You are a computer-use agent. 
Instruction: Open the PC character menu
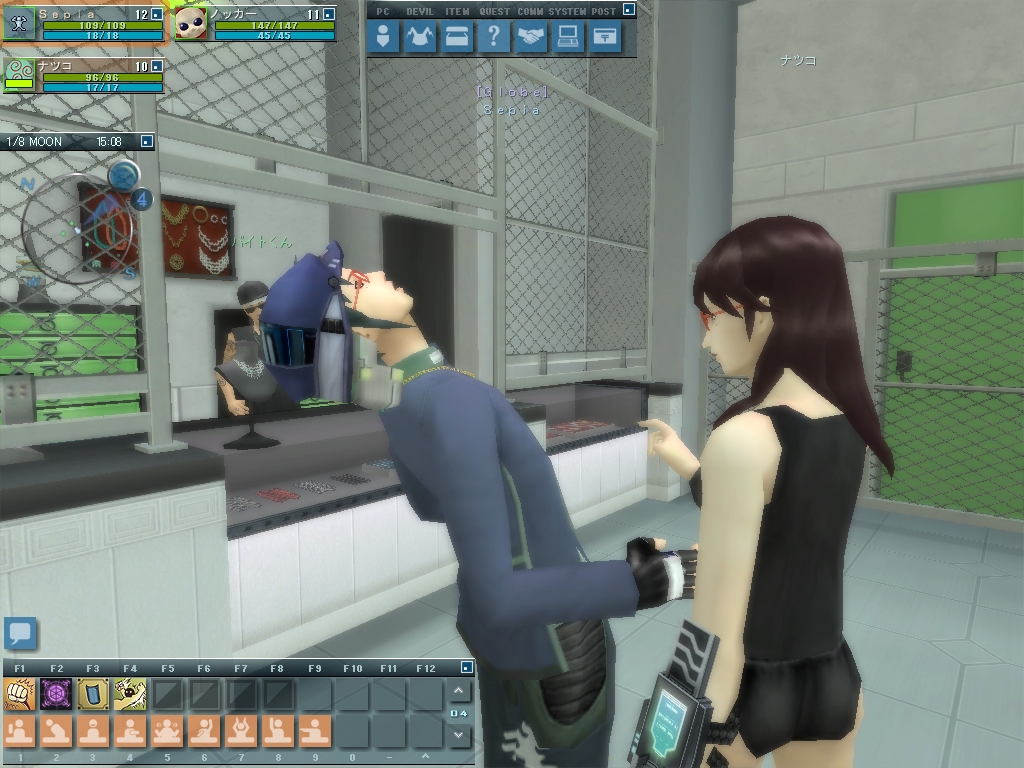pyautogui.click(x=384, y=38)
